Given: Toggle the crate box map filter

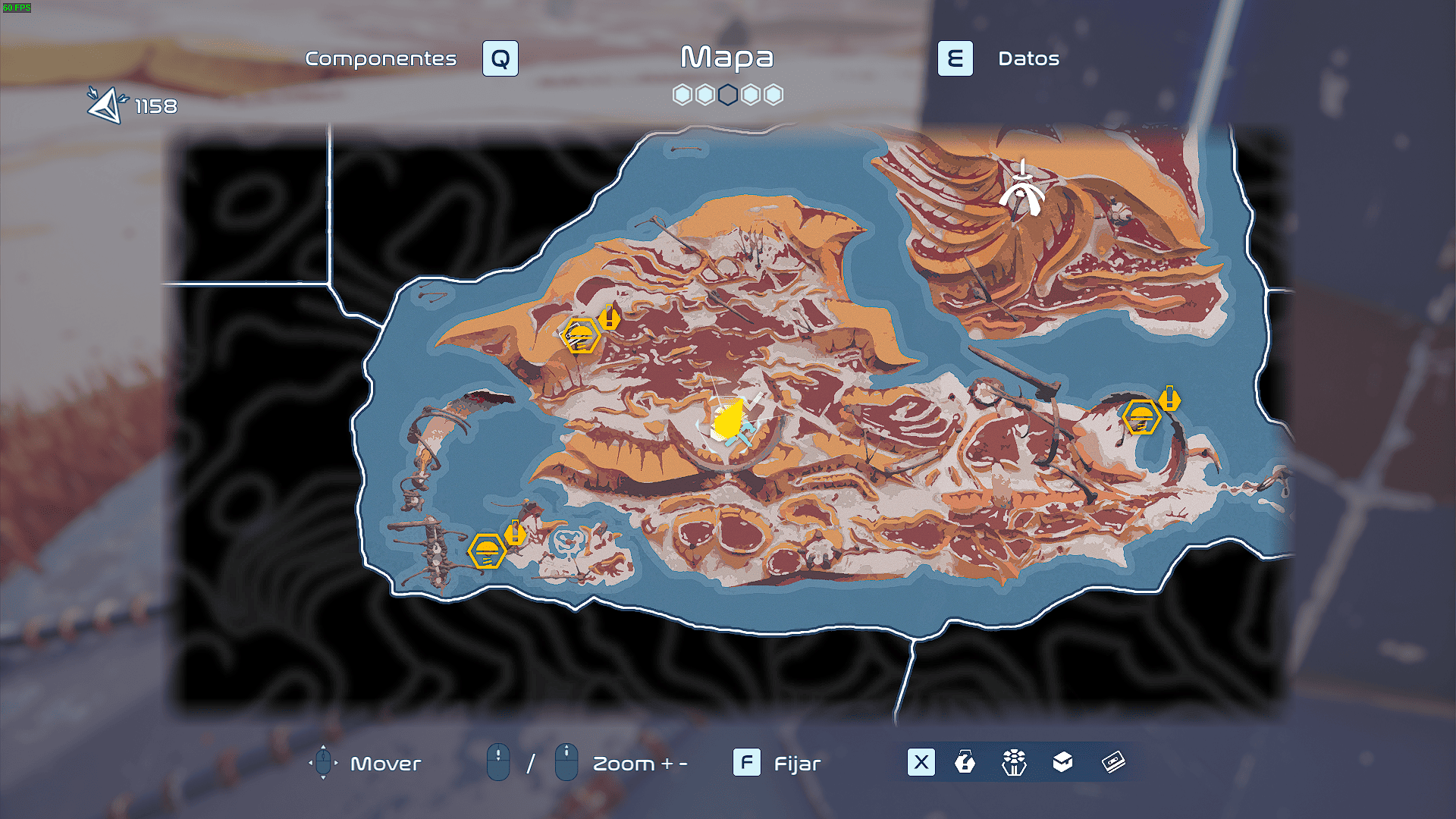Looking at the screenshot, I should pyautogui.click(x=1063, y=762).
